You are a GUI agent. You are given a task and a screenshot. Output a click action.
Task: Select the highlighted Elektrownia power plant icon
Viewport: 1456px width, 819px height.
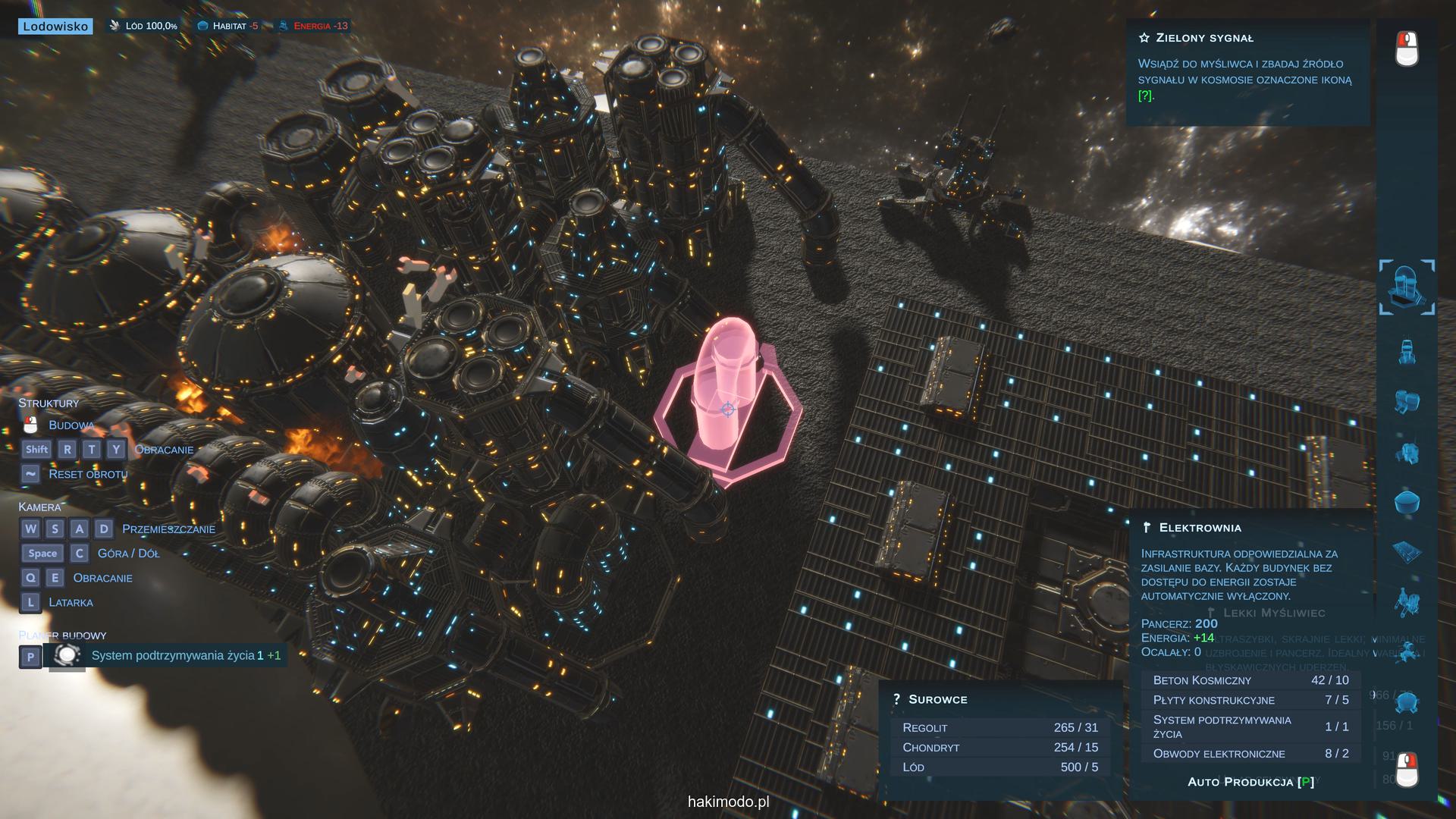click(x=1407, y=287)
